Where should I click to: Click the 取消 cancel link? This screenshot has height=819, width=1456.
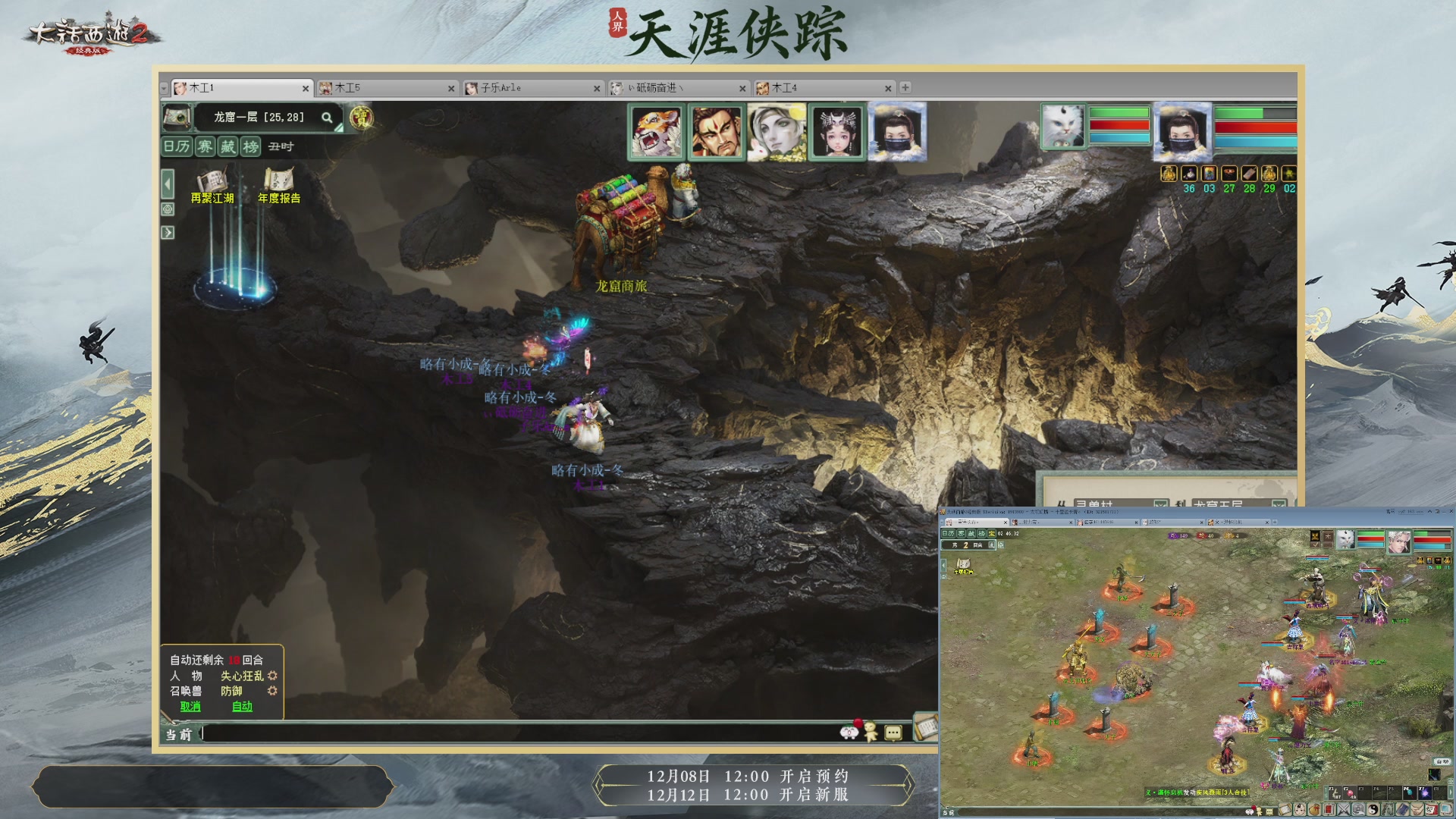coord(190,706)
